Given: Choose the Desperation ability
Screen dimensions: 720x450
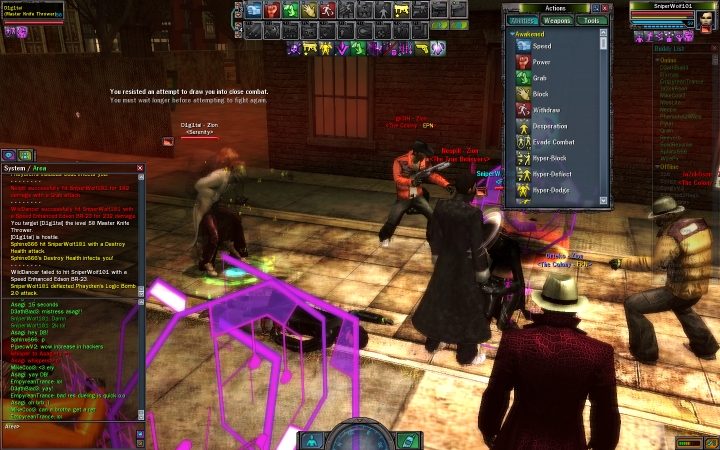Looking at the screenshot, I should click(x=550, y=126).
